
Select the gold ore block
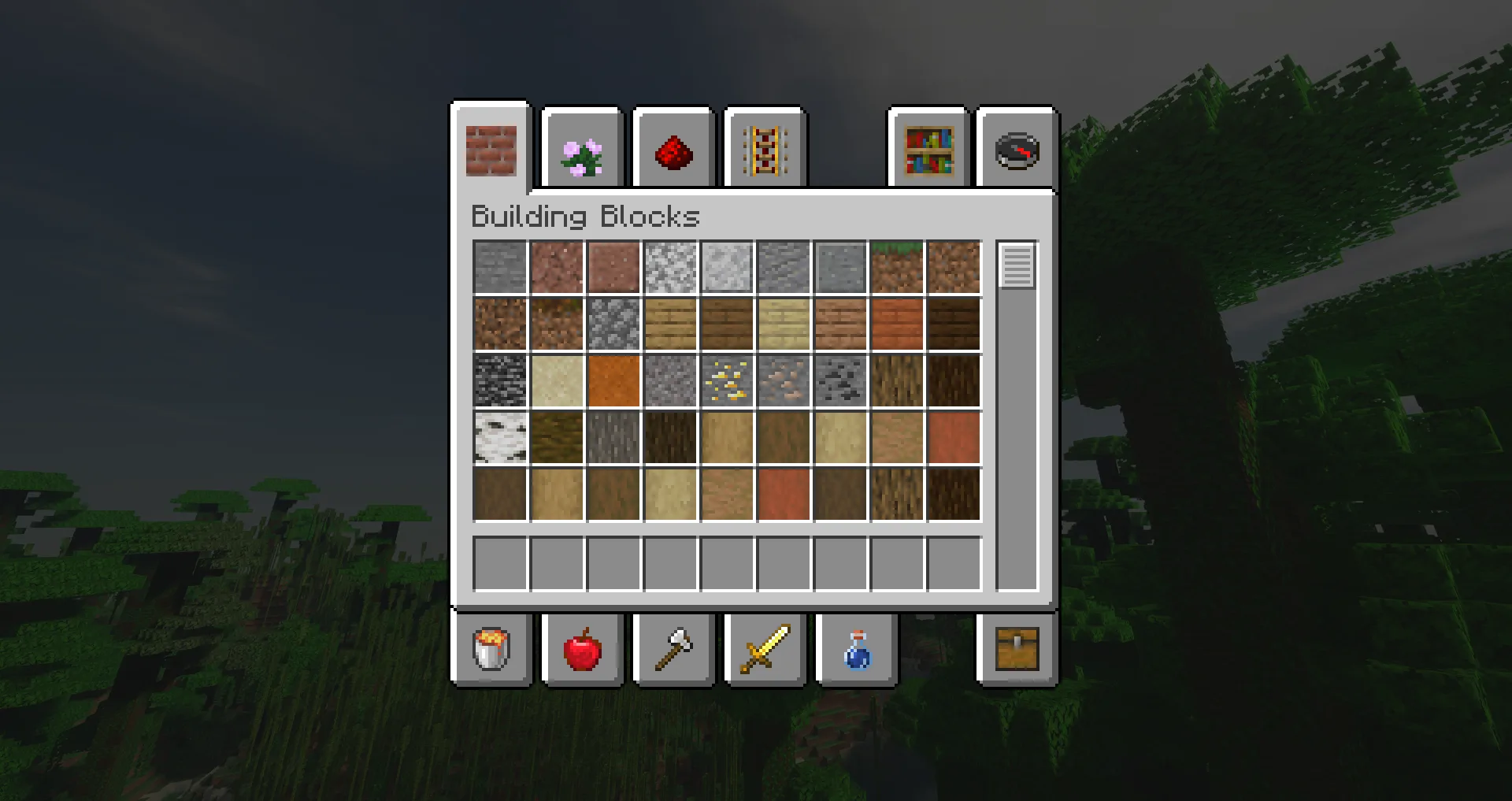pos(727,380)
